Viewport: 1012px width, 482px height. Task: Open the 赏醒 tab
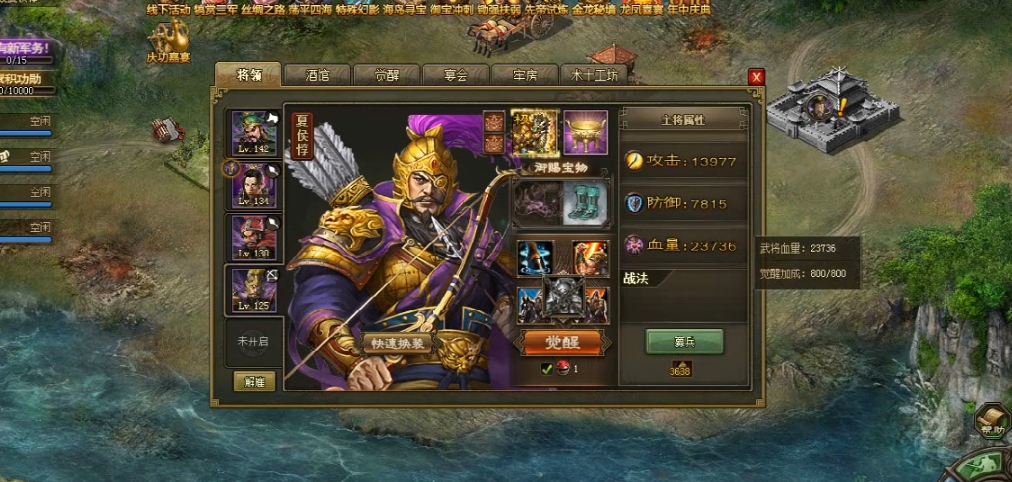click(x=386, y=75)
